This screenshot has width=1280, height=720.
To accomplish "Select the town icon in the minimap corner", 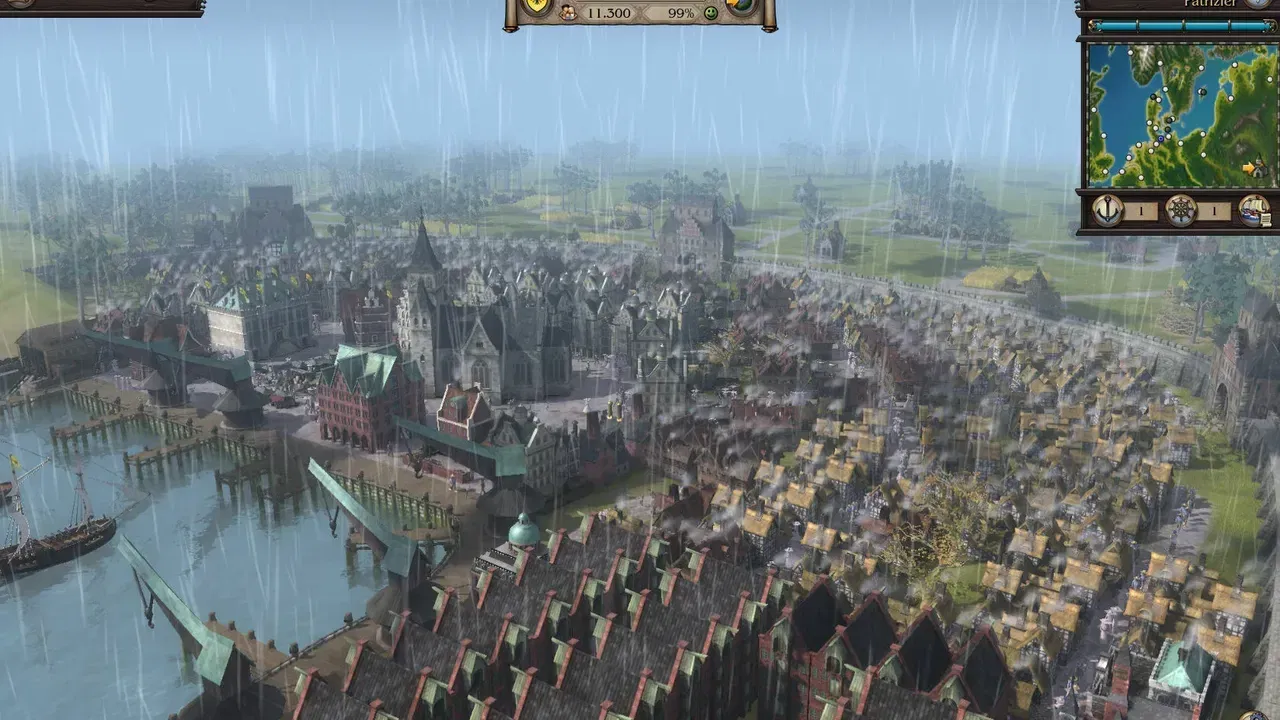I will (x=1259, y=168).
